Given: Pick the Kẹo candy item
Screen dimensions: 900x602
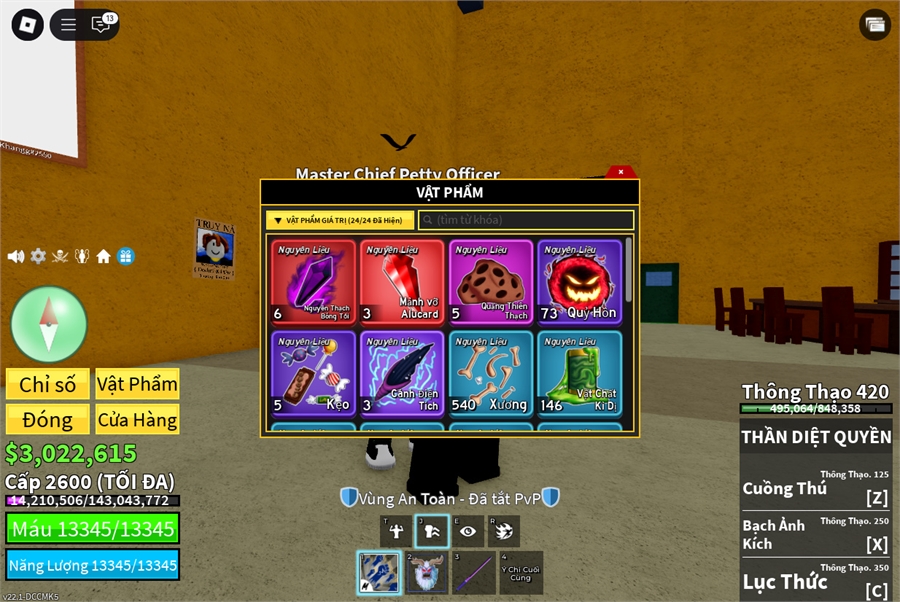Looking at the screenshot, I should point(313,373).
